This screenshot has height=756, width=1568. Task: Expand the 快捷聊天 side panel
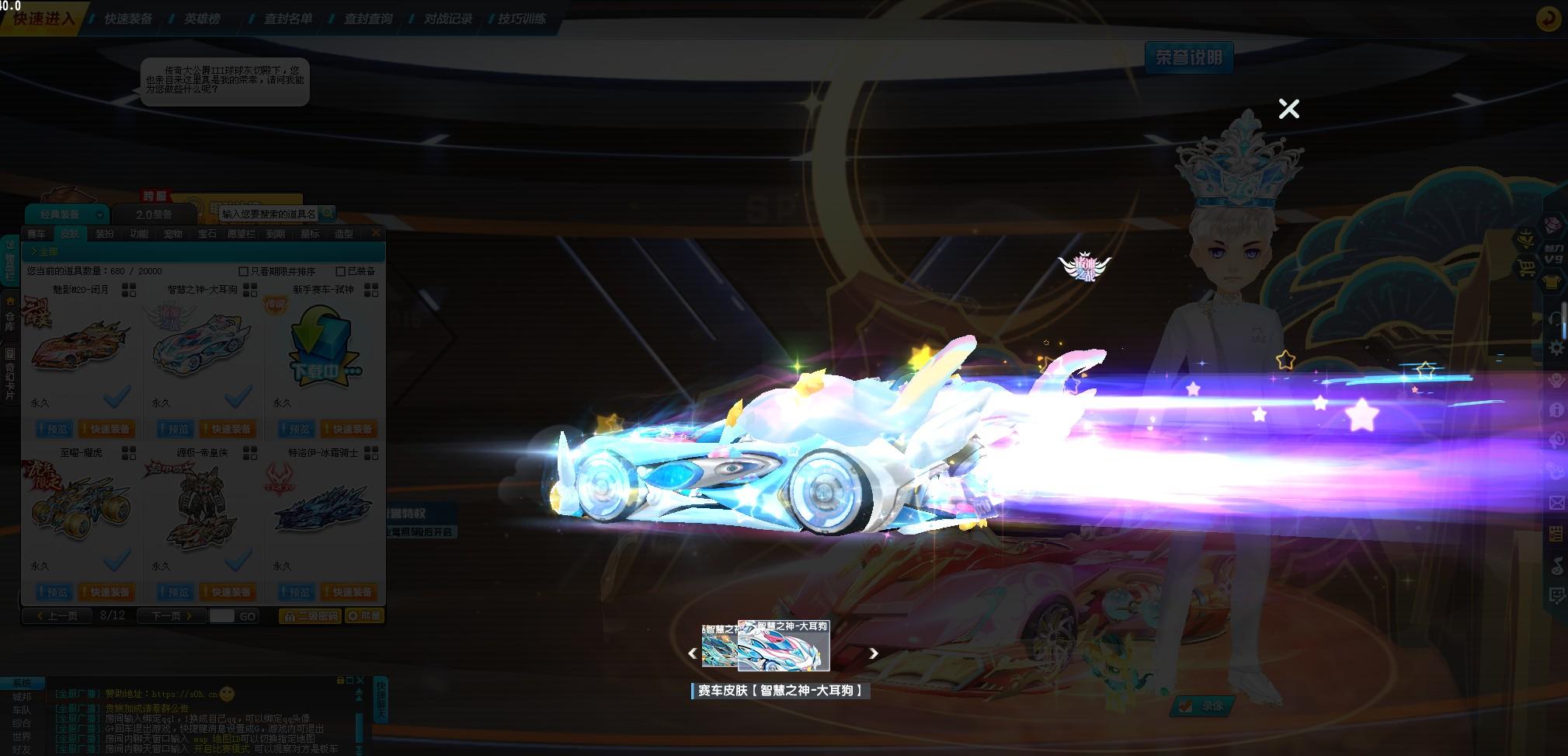[x=381, y=698]
